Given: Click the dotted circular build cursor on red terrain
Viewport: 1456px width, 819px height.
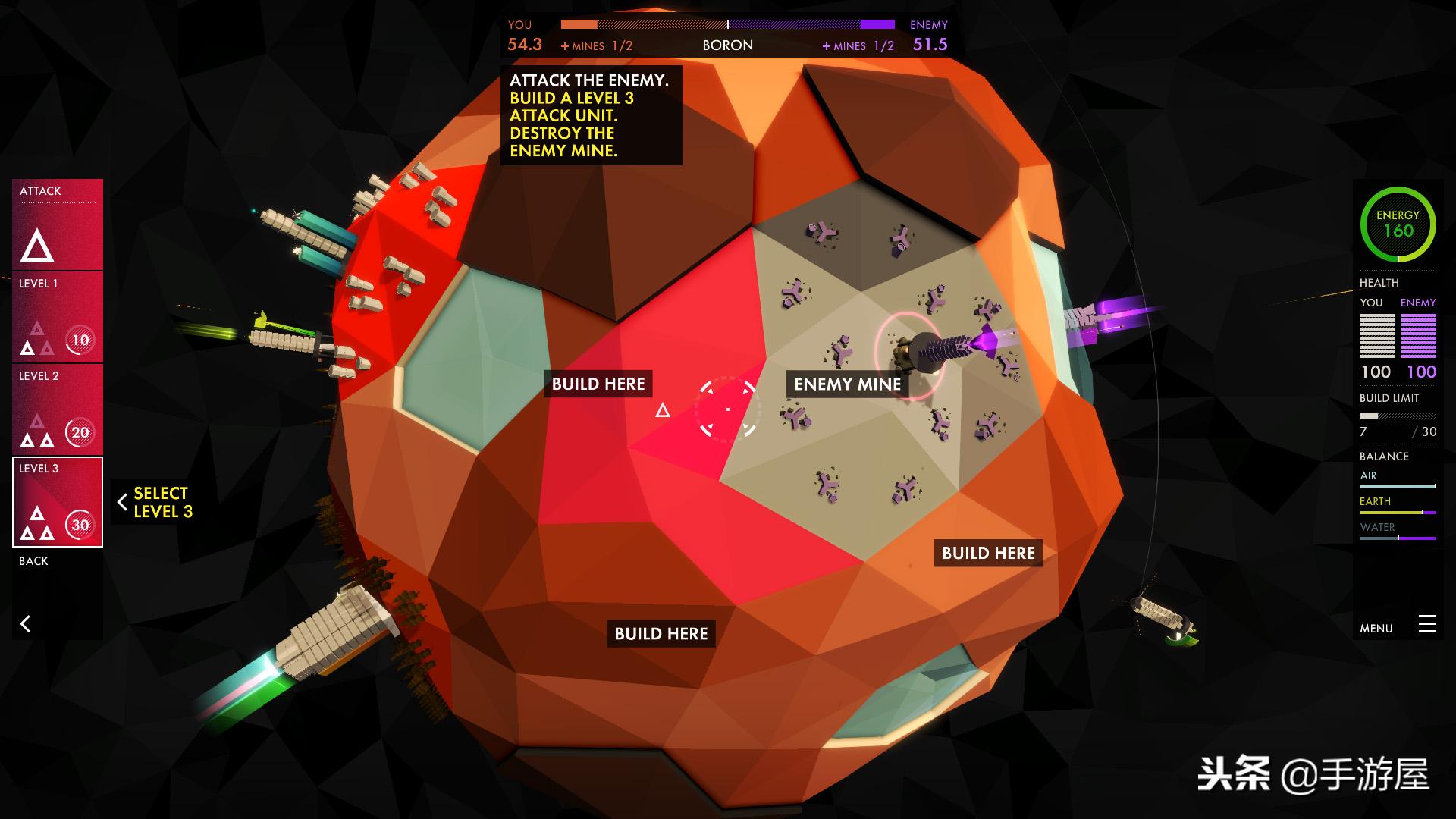Looking at the screenshot, I should [x=727, y=409].
